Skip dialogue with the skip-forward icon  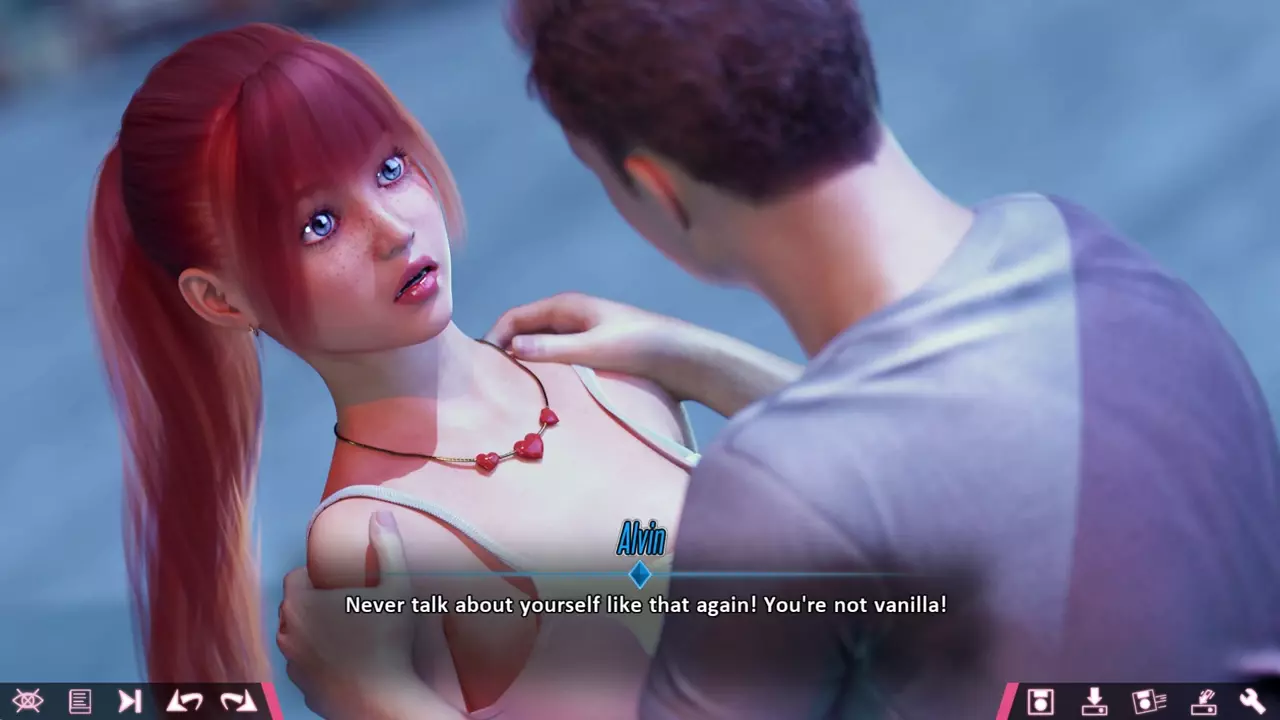130,701
